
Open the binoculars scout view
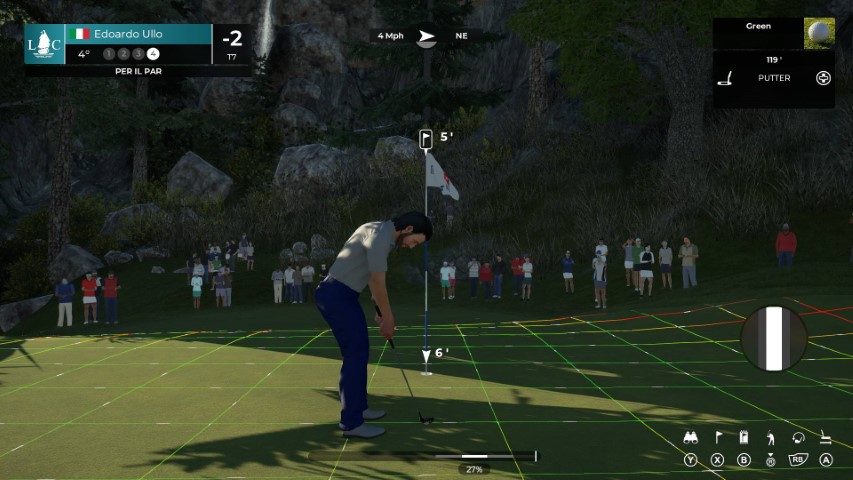[x=690, y=438]
